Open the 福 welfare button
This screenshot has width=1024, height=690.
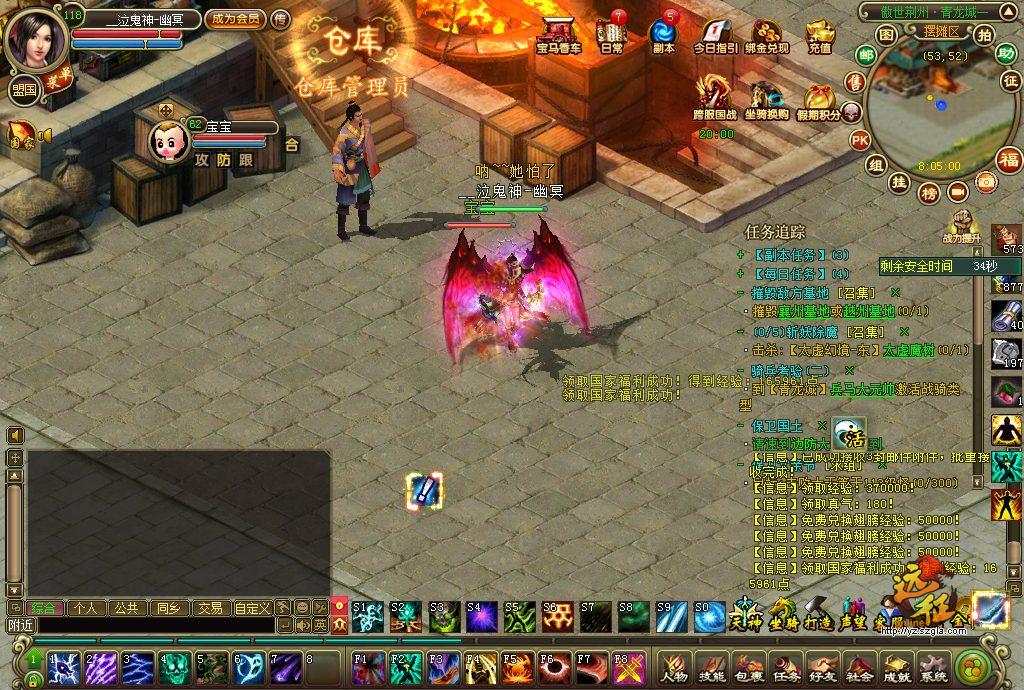tap(1010, 160)
